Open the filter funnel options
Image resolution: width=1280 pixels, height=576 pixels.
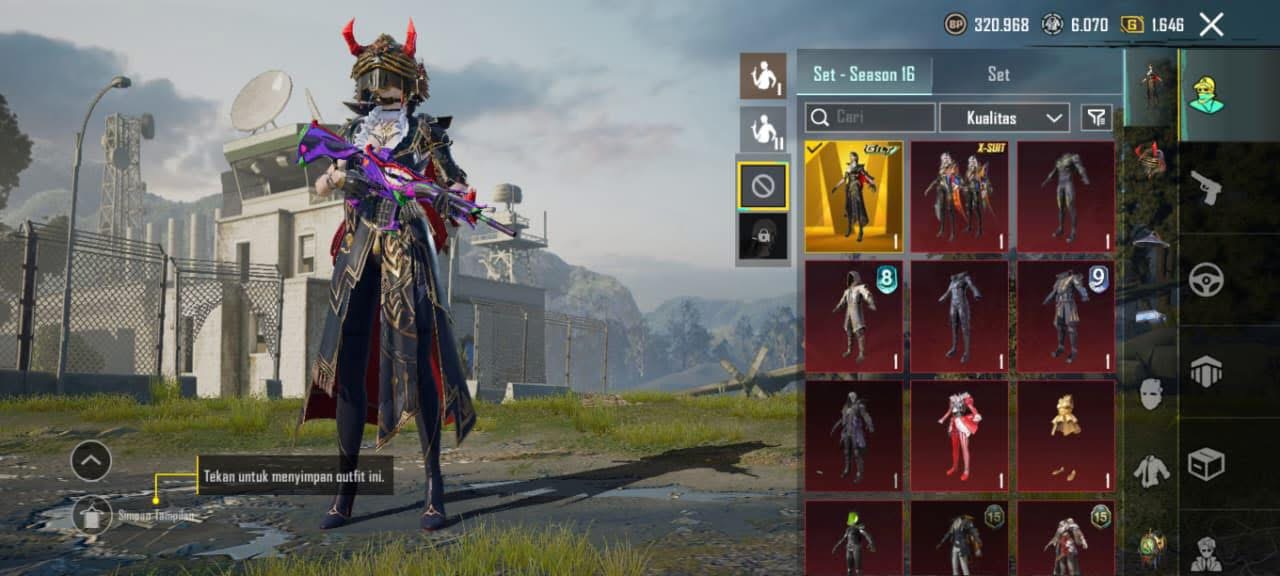[x=1096, y=118]
